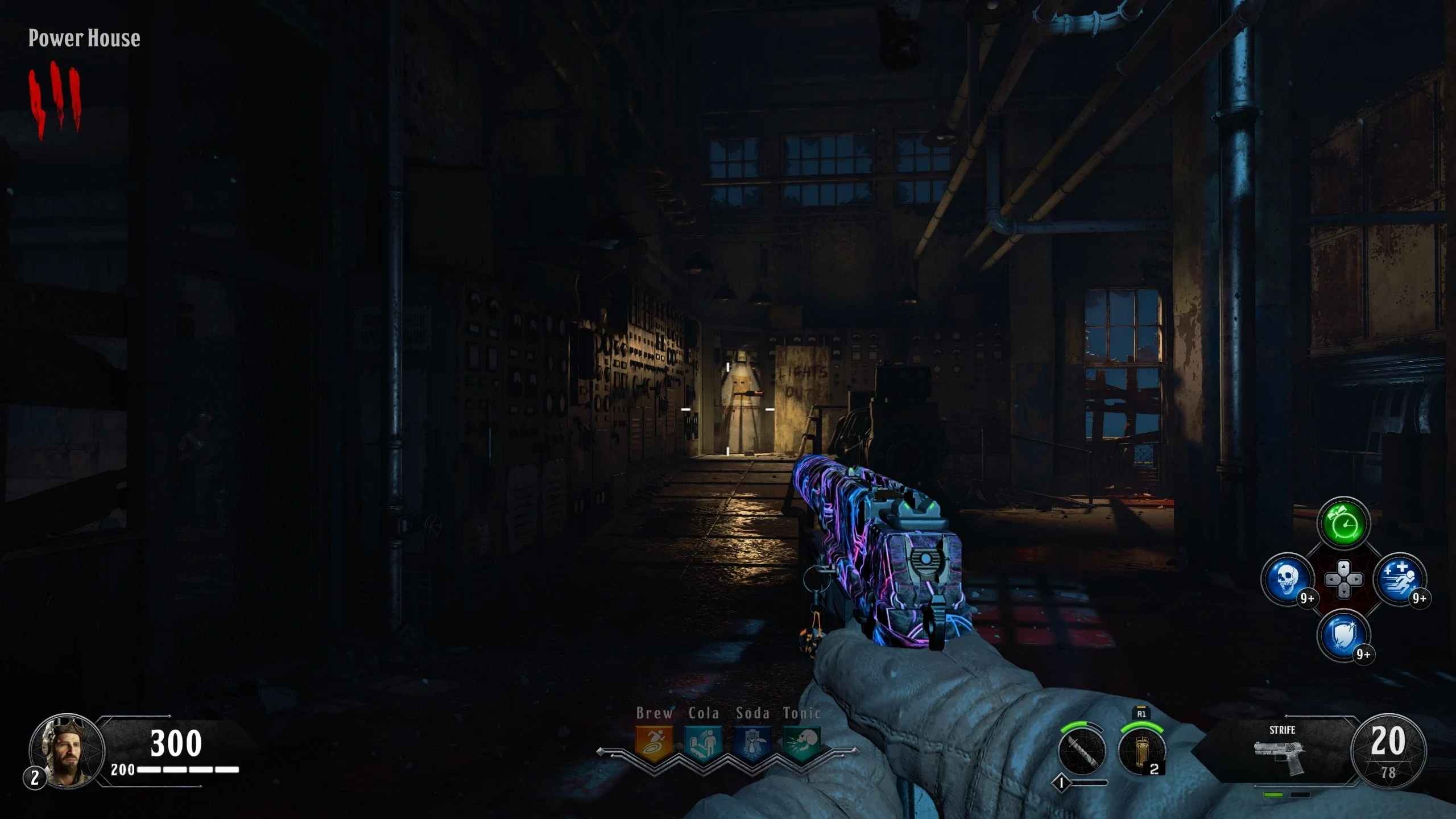1456x819 pixels.
Task: Click the player character portrait
Action: 67,751
